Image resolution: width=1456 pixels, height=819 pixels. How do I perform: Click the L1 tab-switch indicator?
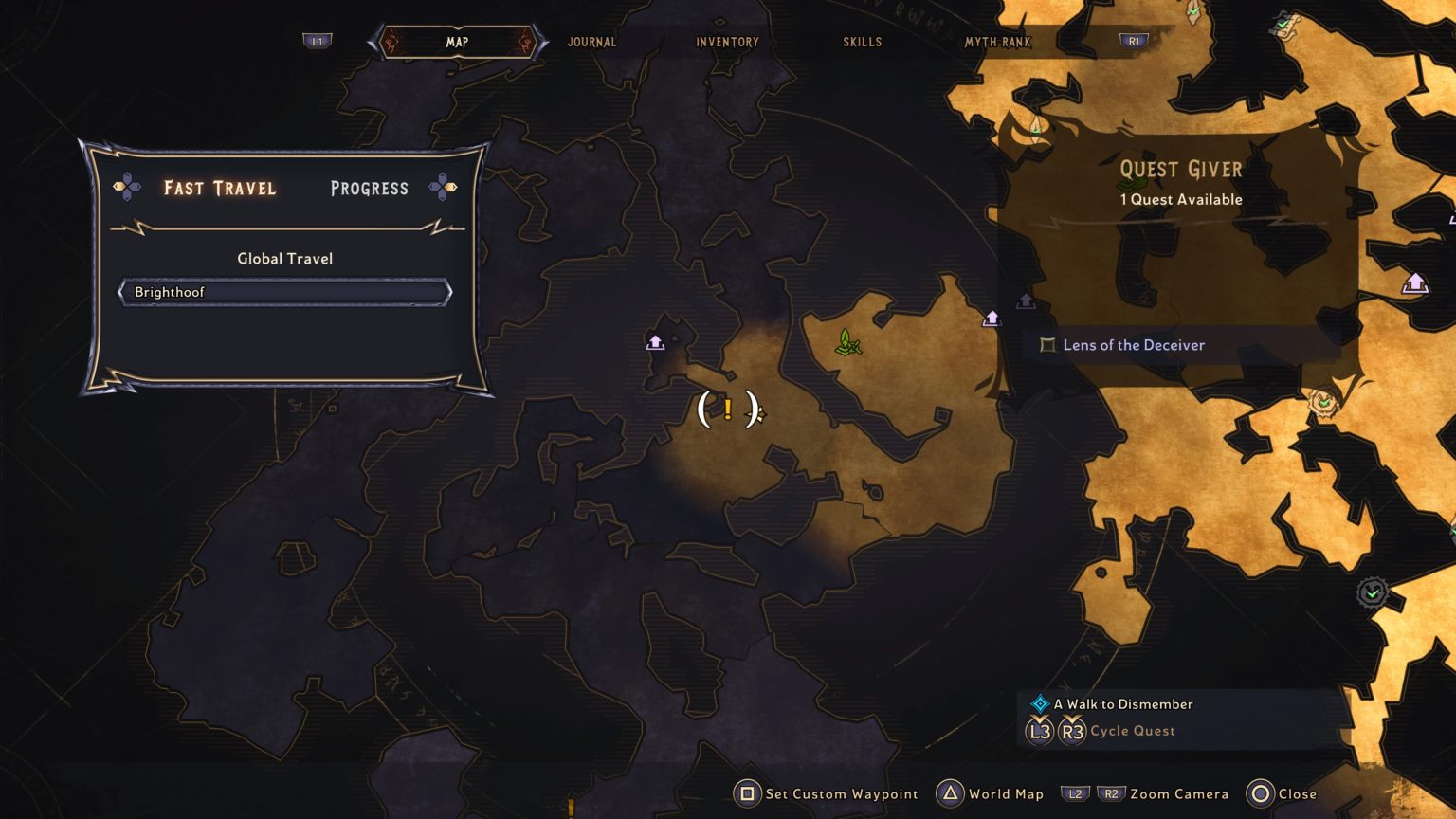[x=318, y=42]
